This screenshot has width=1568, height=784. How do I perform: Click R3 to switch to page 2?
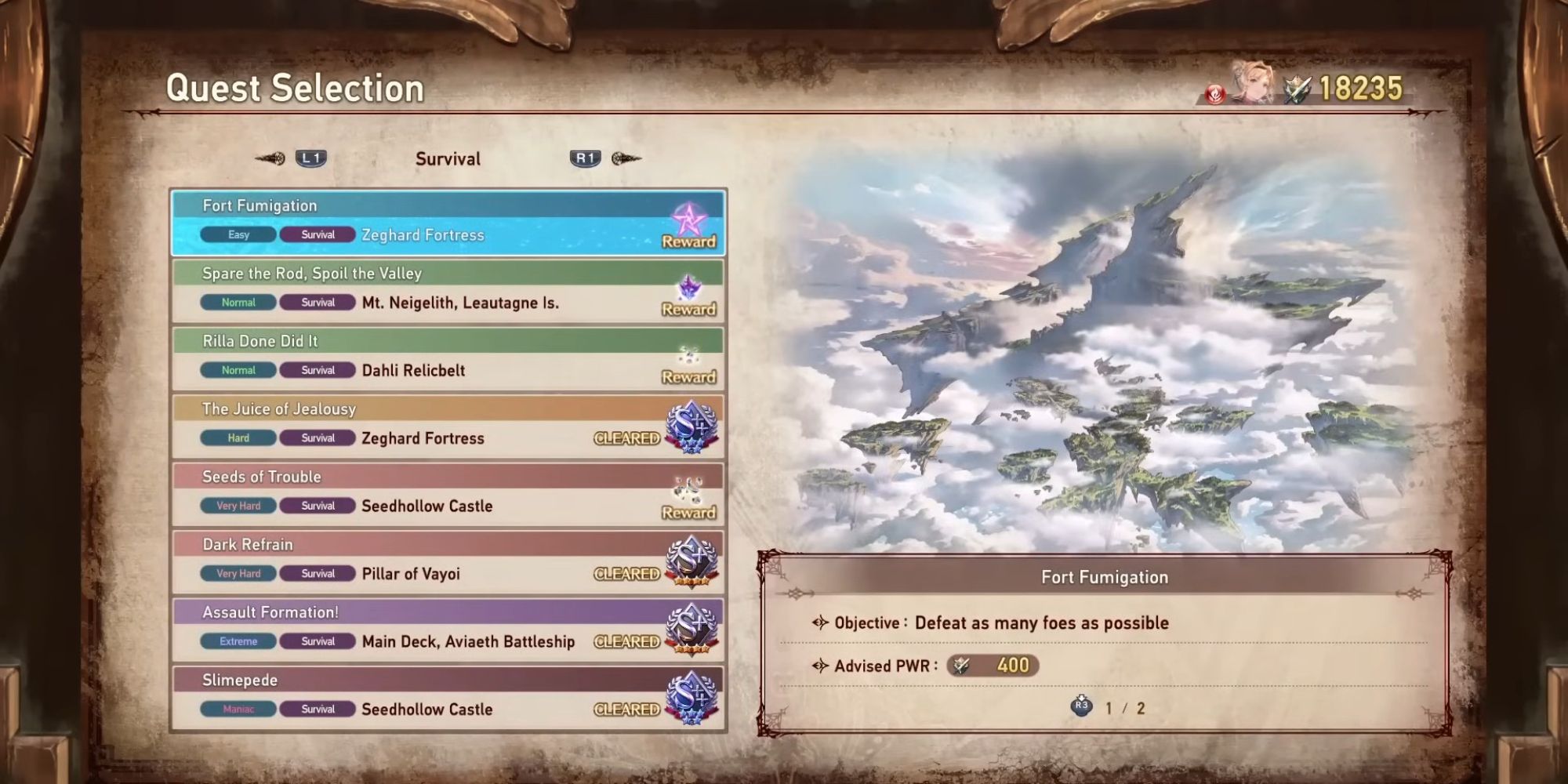point(1083,708)
